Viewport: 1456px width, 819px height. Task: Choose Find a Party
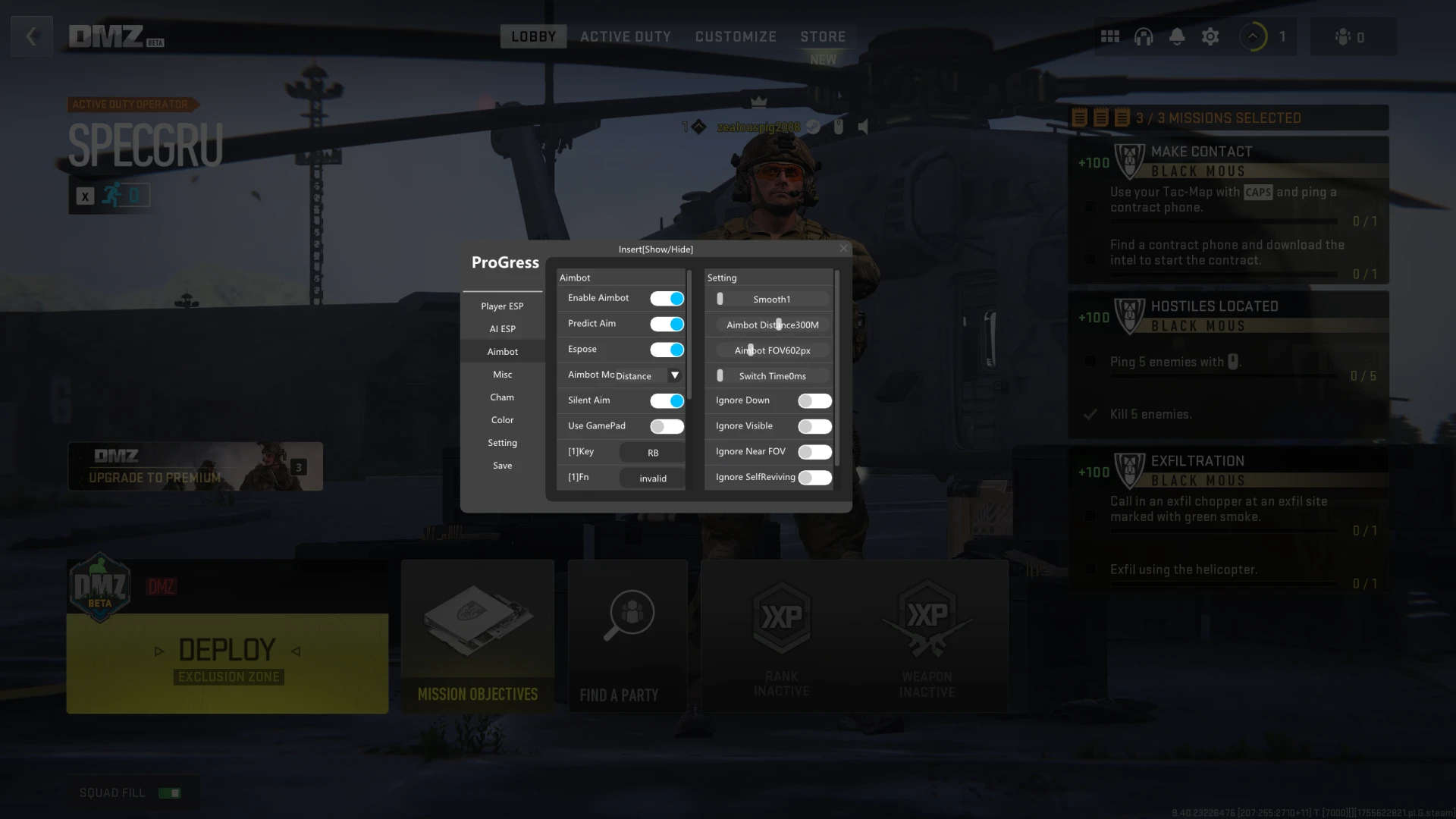pos(628,635)
